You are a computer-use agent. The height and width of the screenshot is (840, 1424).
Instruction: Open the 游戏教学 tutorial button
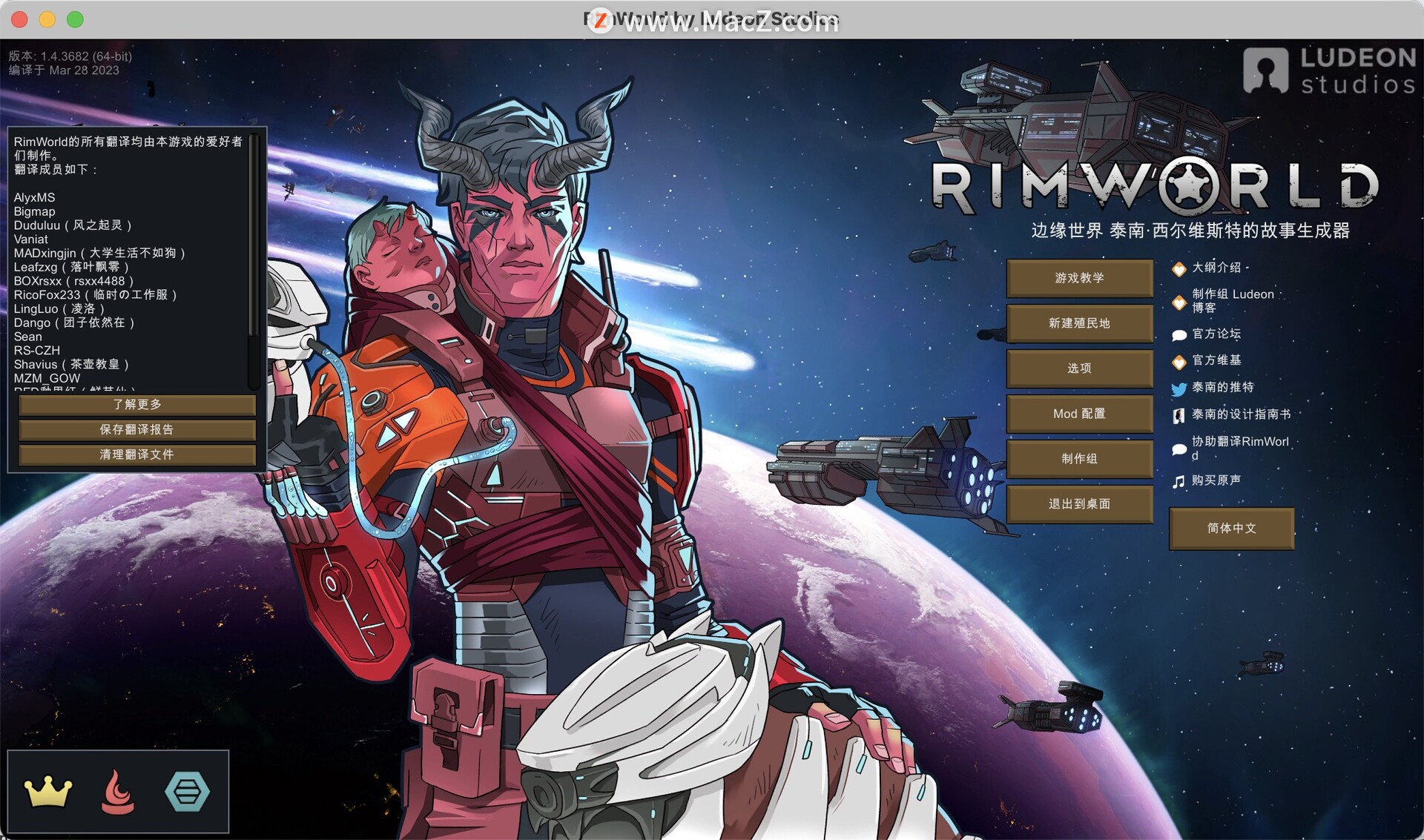(1080, 279)
